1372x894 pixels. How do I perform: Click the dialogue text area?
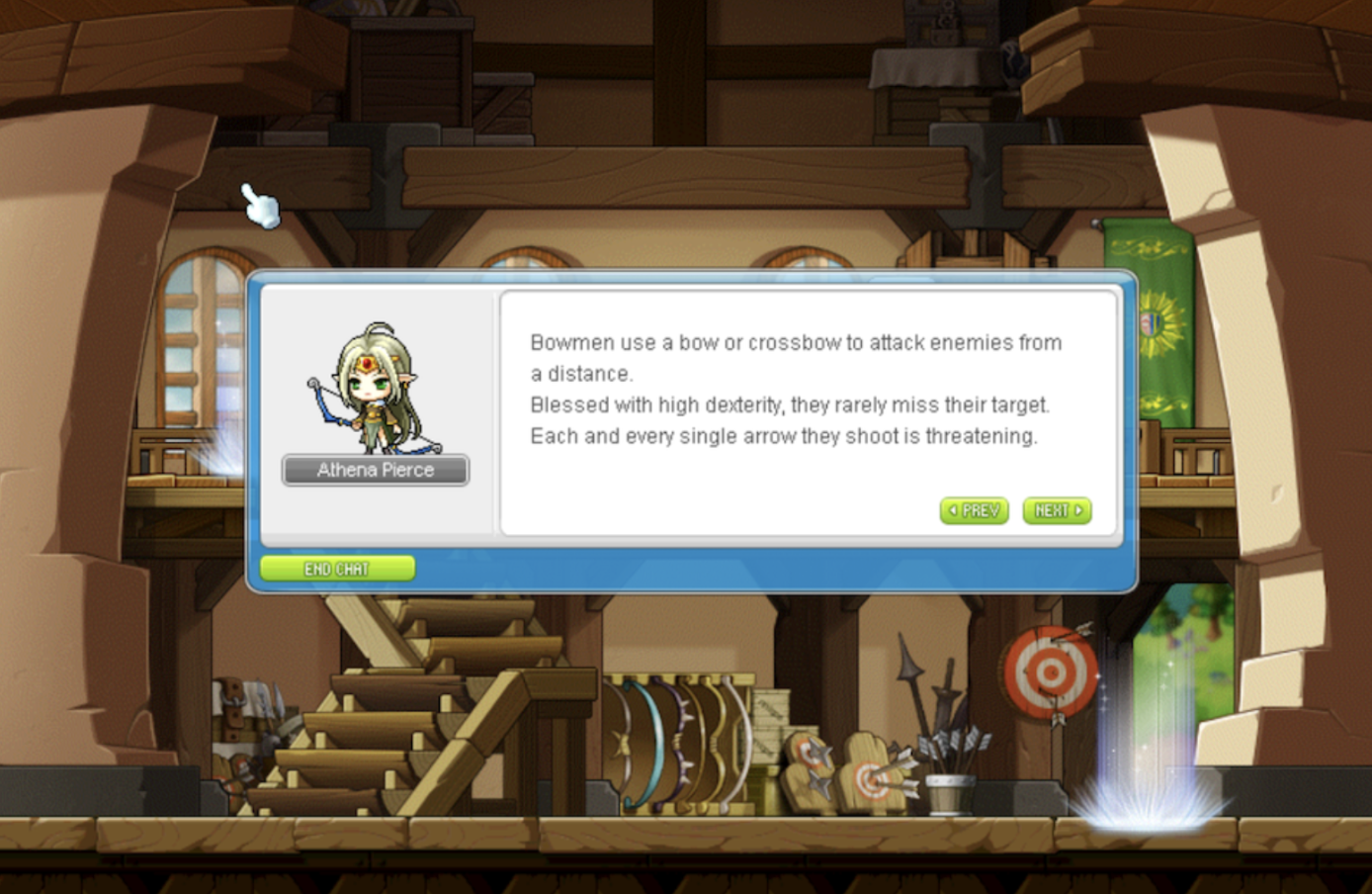791,389
